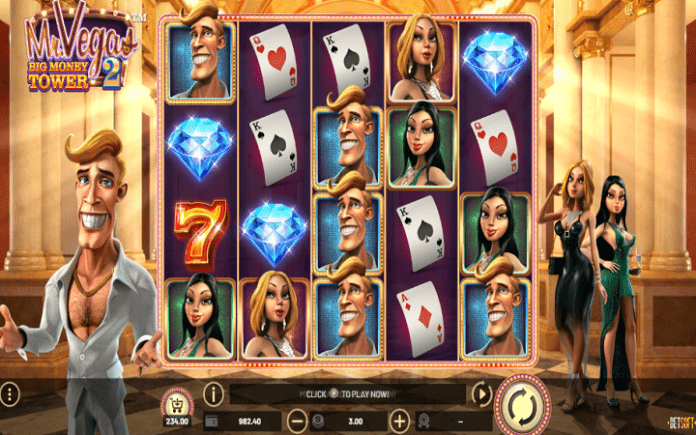This screenshot has height=435, width=696.
Task: Start autoplay with the small play arrow button
Action: [482, 393]
